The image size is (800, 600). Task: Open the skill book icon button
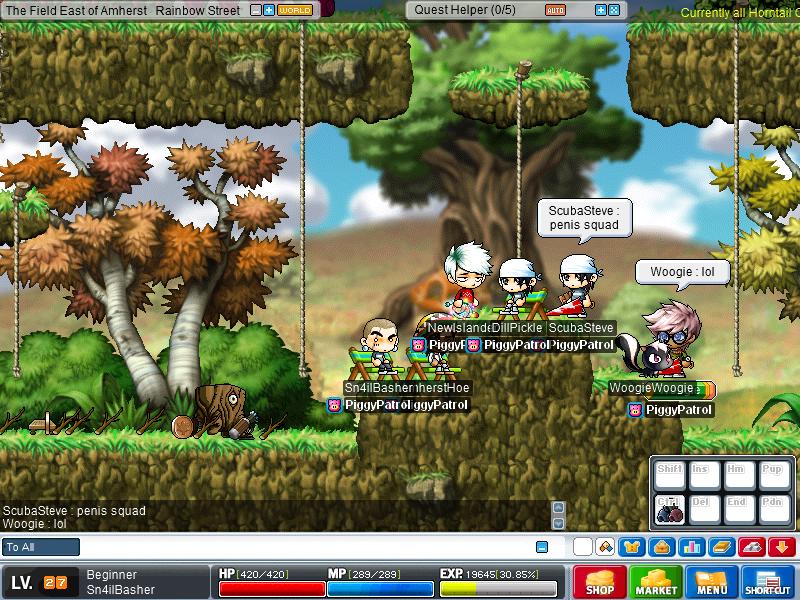point(720,547)
